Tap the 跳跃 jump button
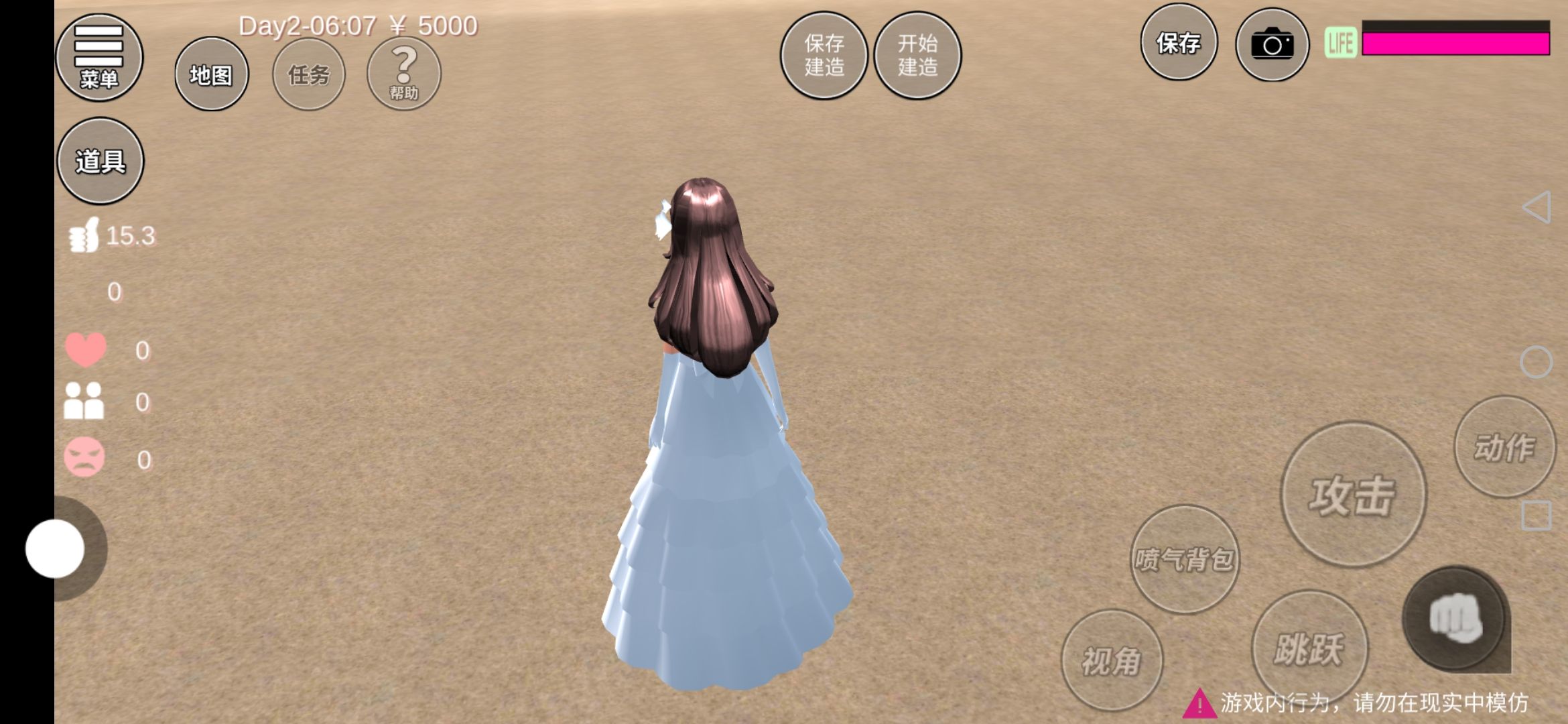 point(1309,648)
